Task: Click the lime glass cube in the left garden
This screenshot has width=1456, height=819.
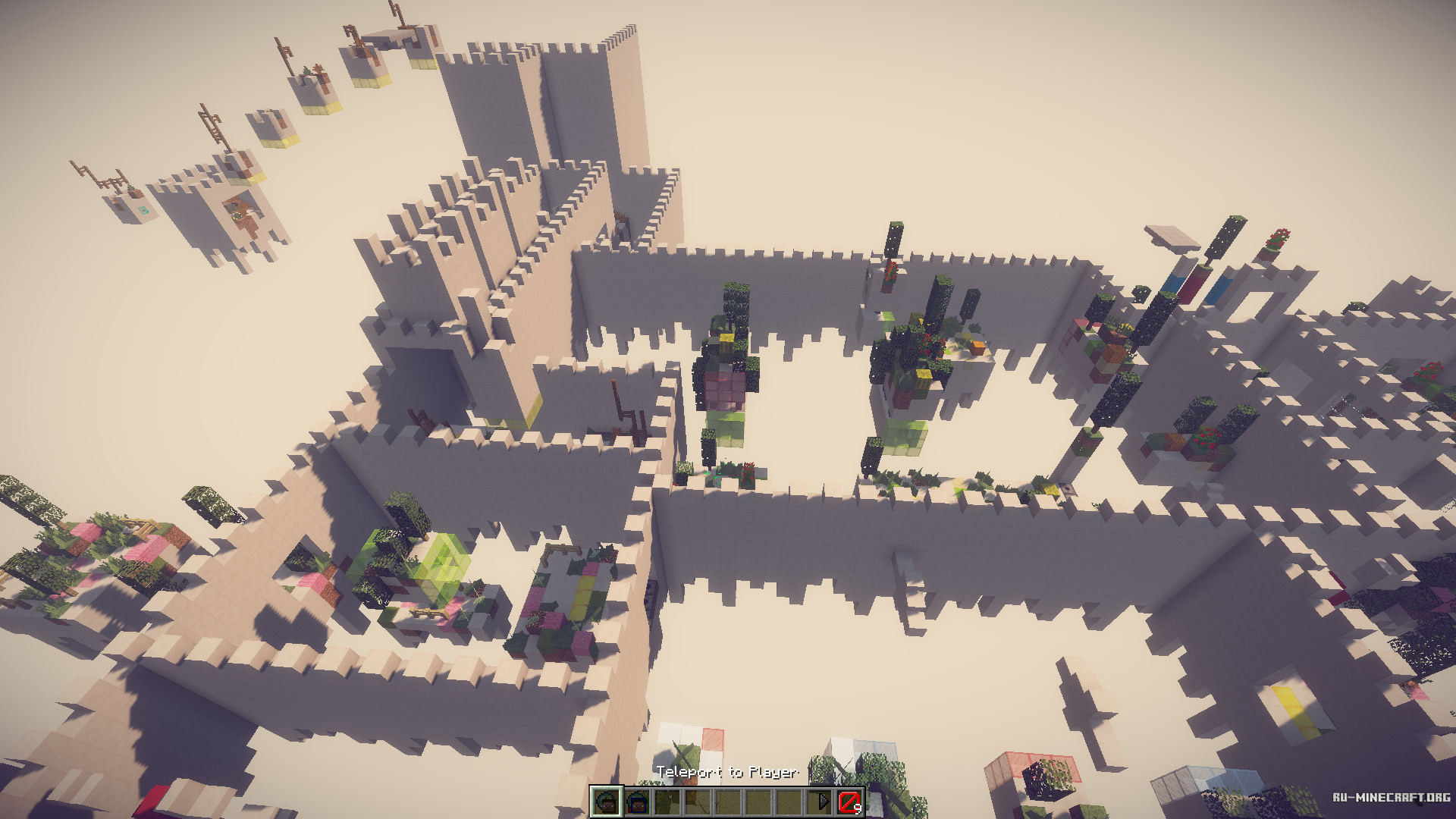Action: coord(444,557)
